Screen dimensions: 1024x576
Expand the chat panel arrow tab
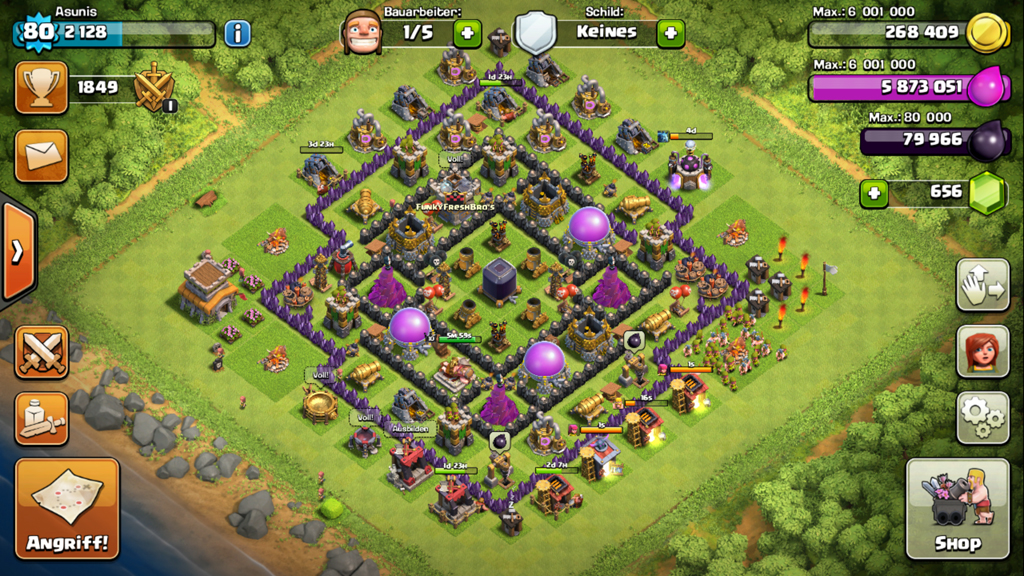coord(17,250)
